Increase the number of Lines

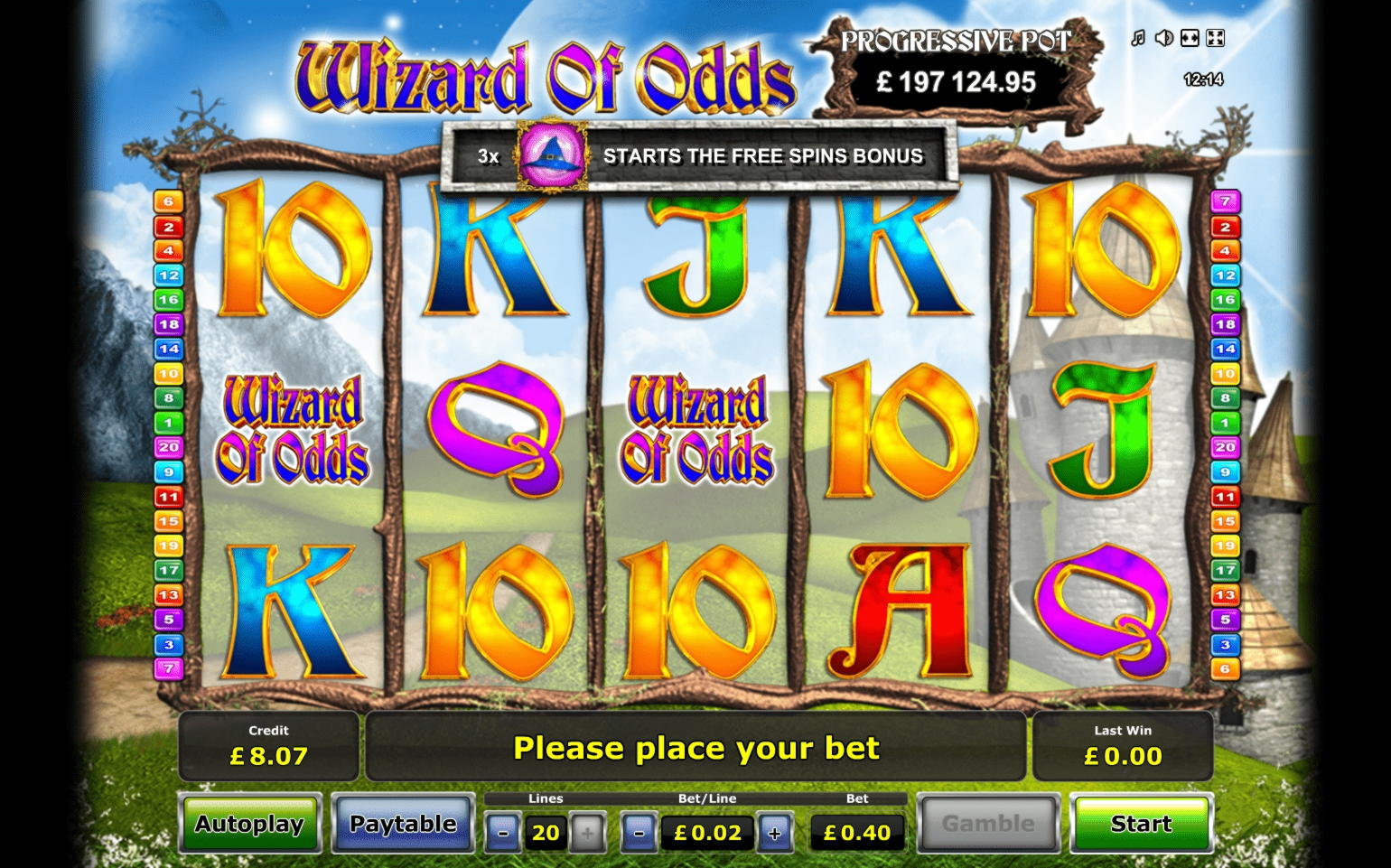(x=587, y=833)
